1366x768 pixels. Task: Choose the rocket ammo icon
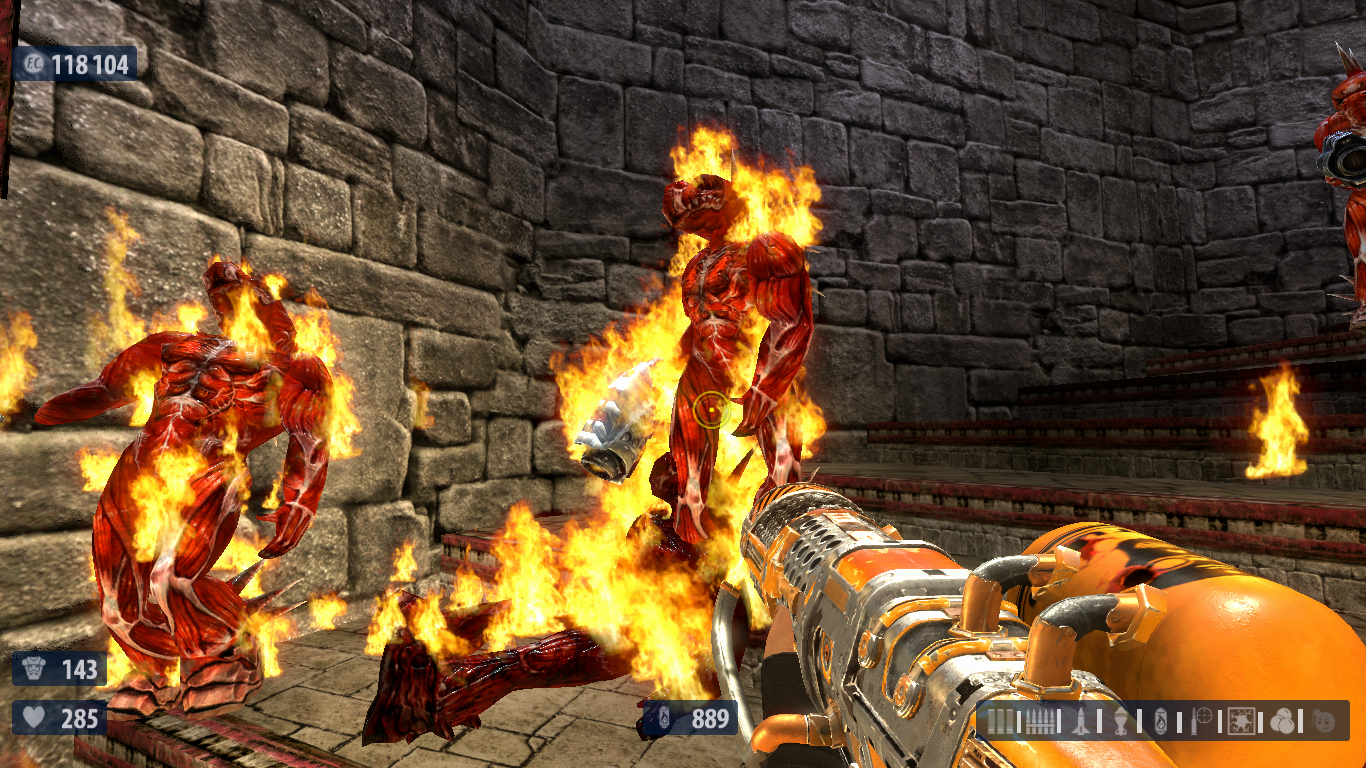(x=1079, y=720)
